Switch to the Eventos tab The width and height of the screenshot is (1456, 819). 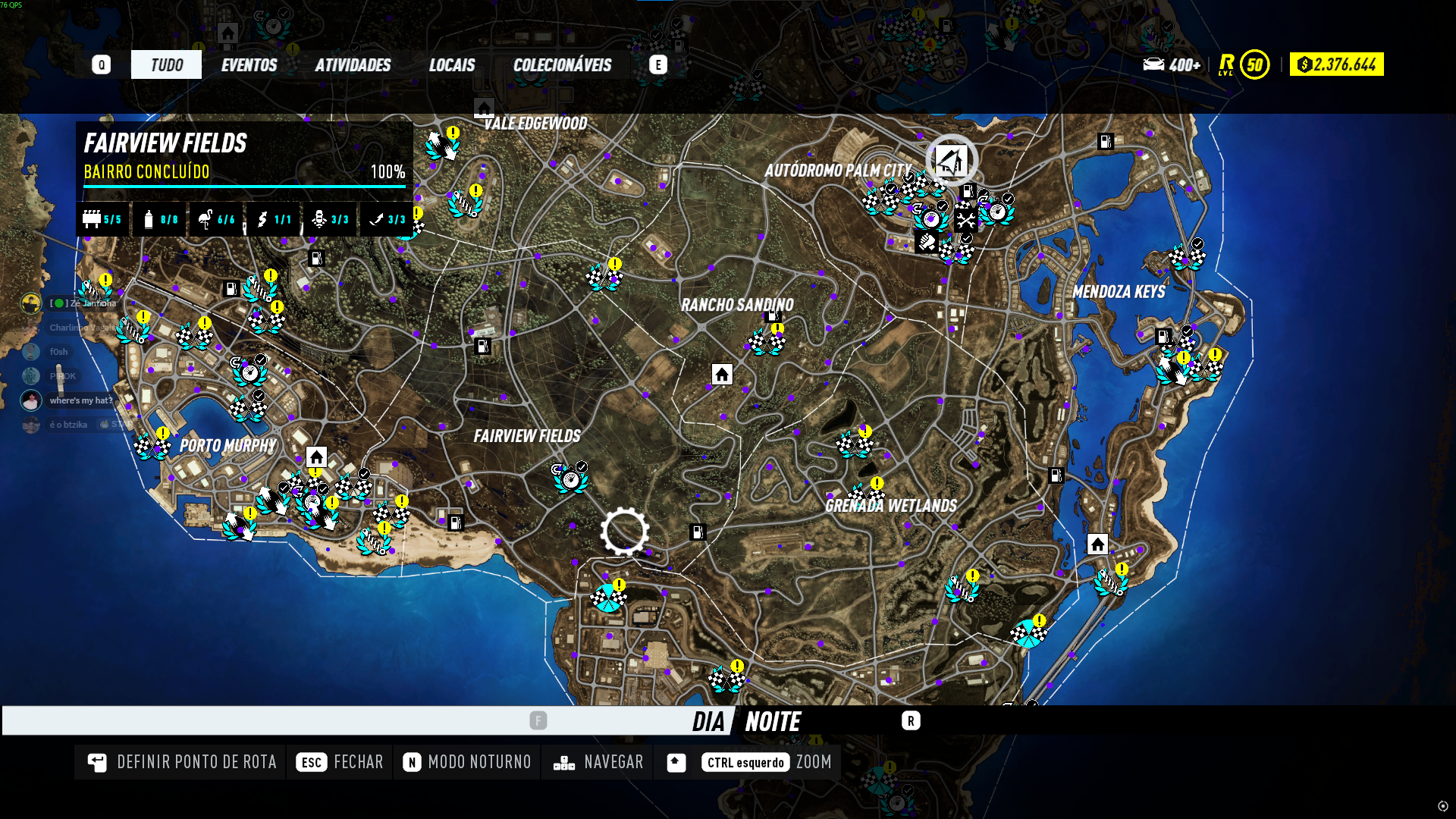point(249,65)
